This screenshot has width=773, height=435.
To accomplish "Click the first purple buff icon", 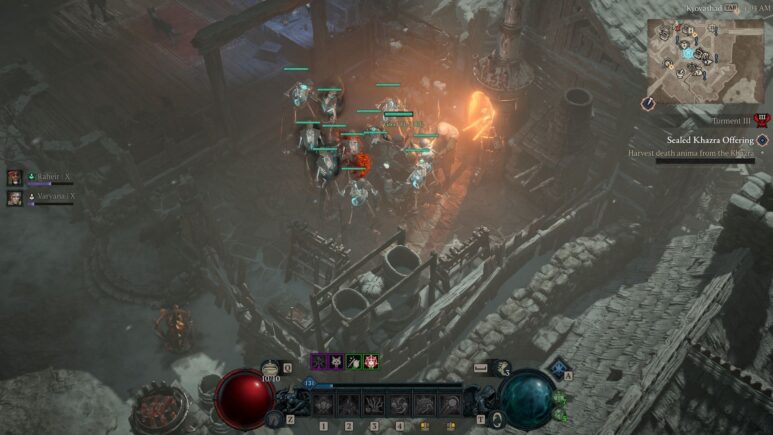I will [x=319, y=362].
